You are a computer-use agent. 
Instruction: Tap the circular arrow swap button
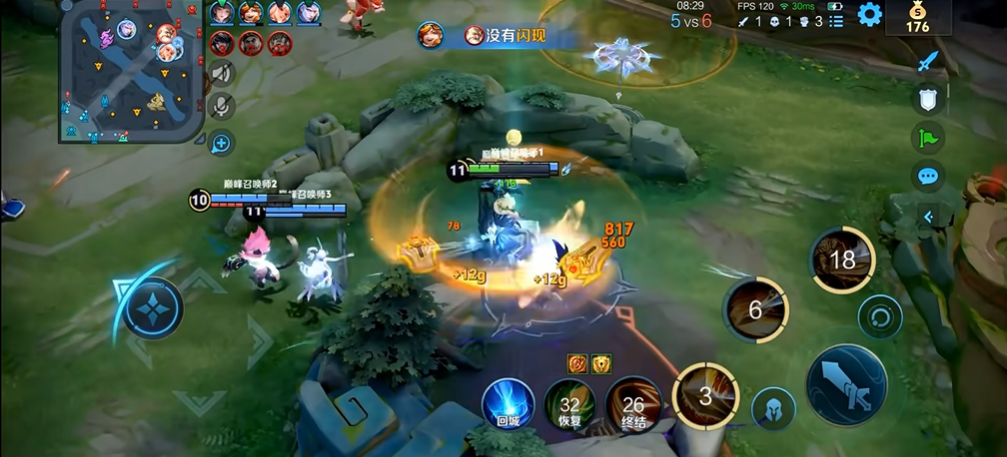click(x=880, y=318)
